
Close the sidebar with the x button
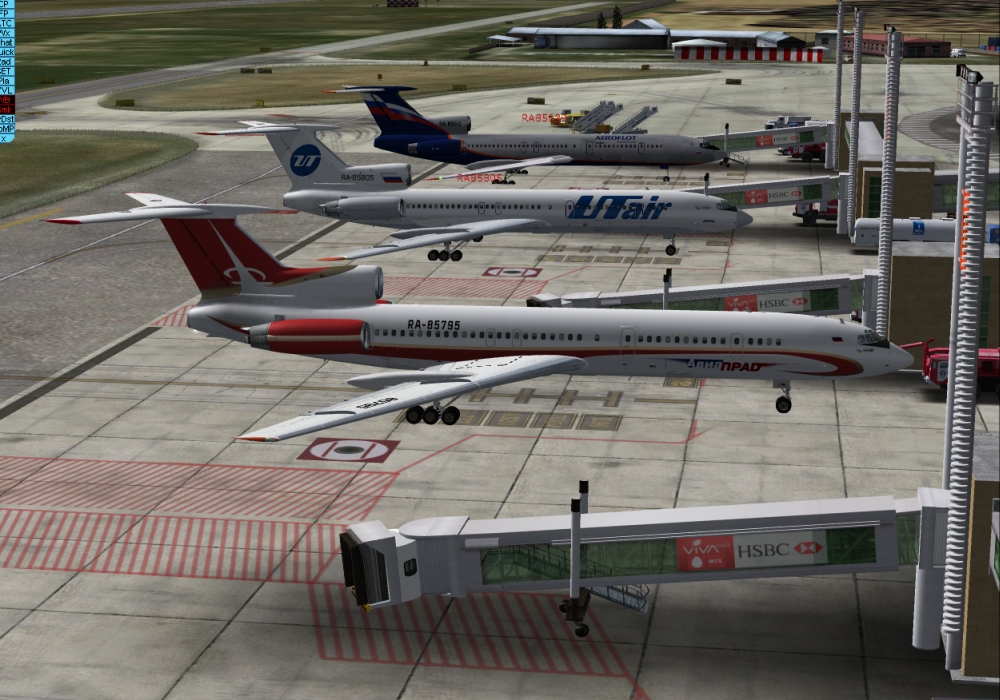[x=6, y=137]
